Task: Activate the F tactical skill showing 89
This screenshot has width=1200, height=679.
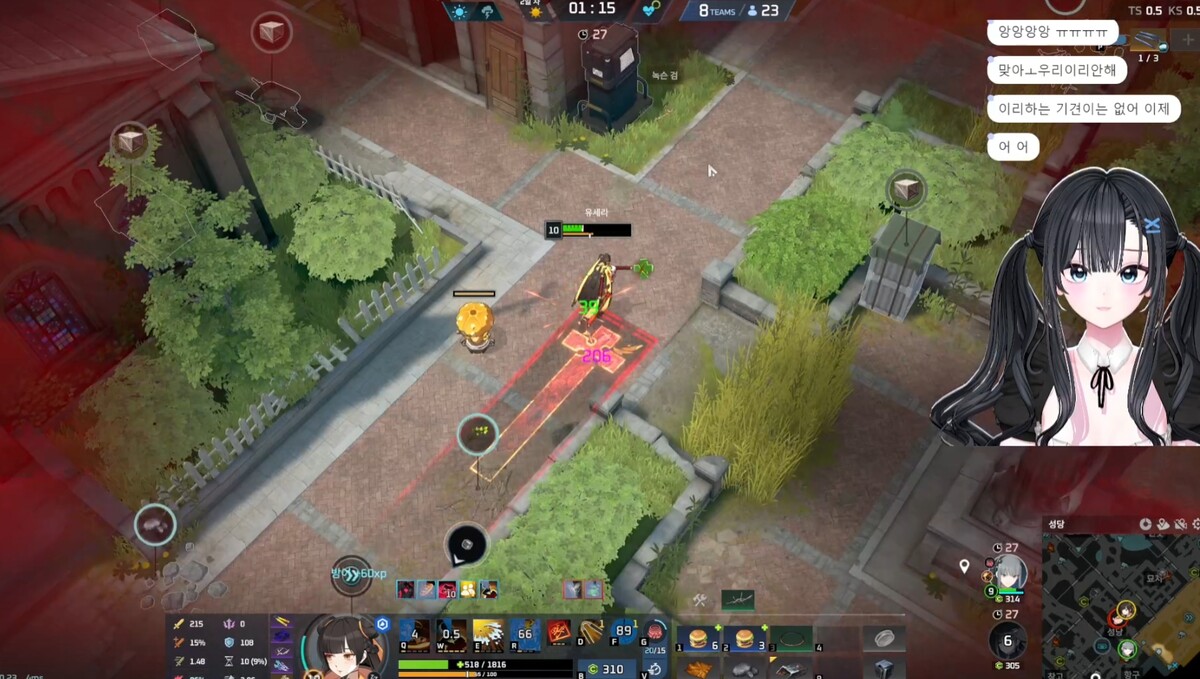Action: click(623, 633)
